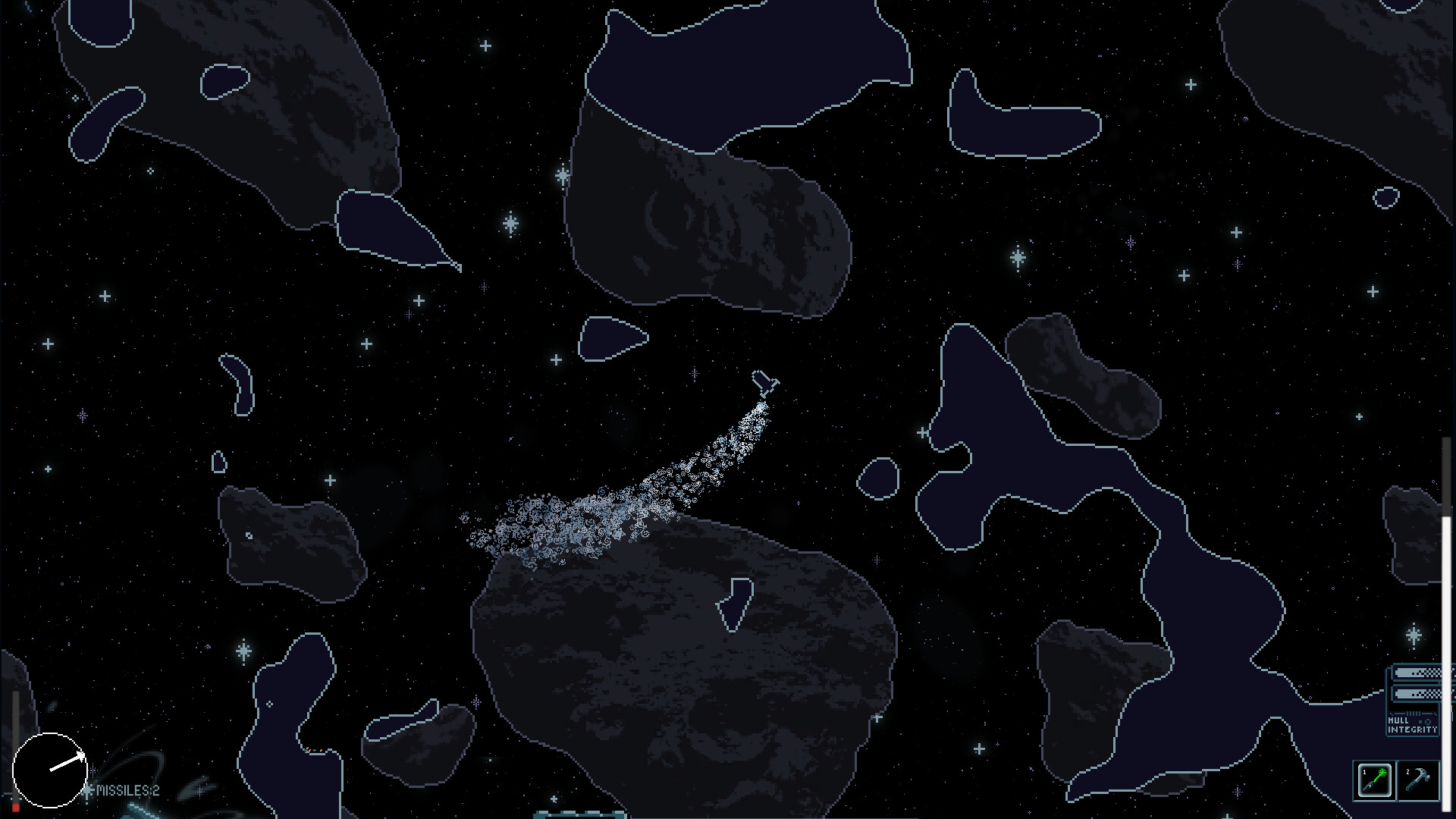Click the MISSILES:2 text label
The height and width of the screenshot is (819, 1456).
tap(127, 791)
